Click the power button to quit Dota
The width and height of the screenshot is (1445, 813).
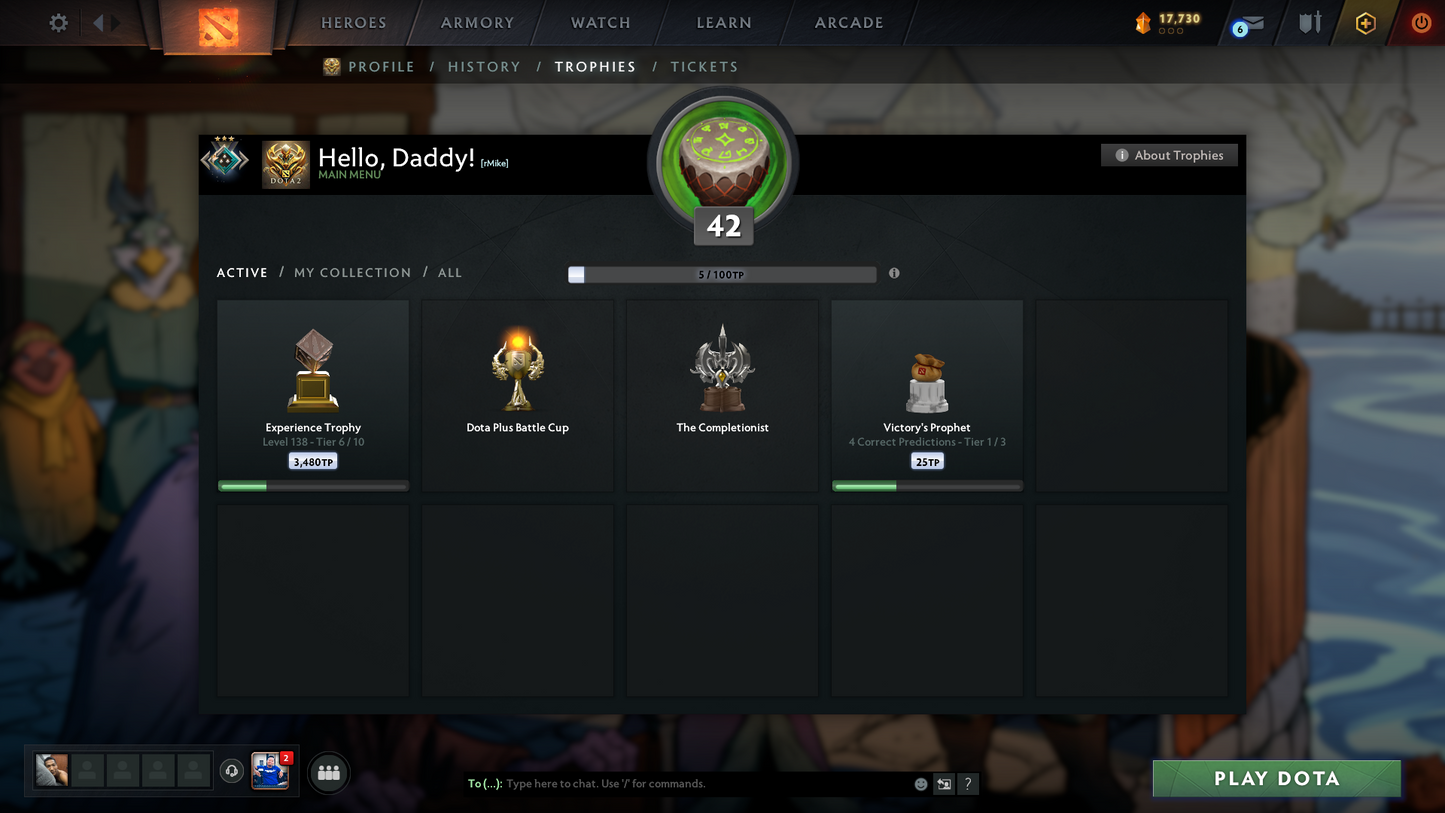[1421, 23]
